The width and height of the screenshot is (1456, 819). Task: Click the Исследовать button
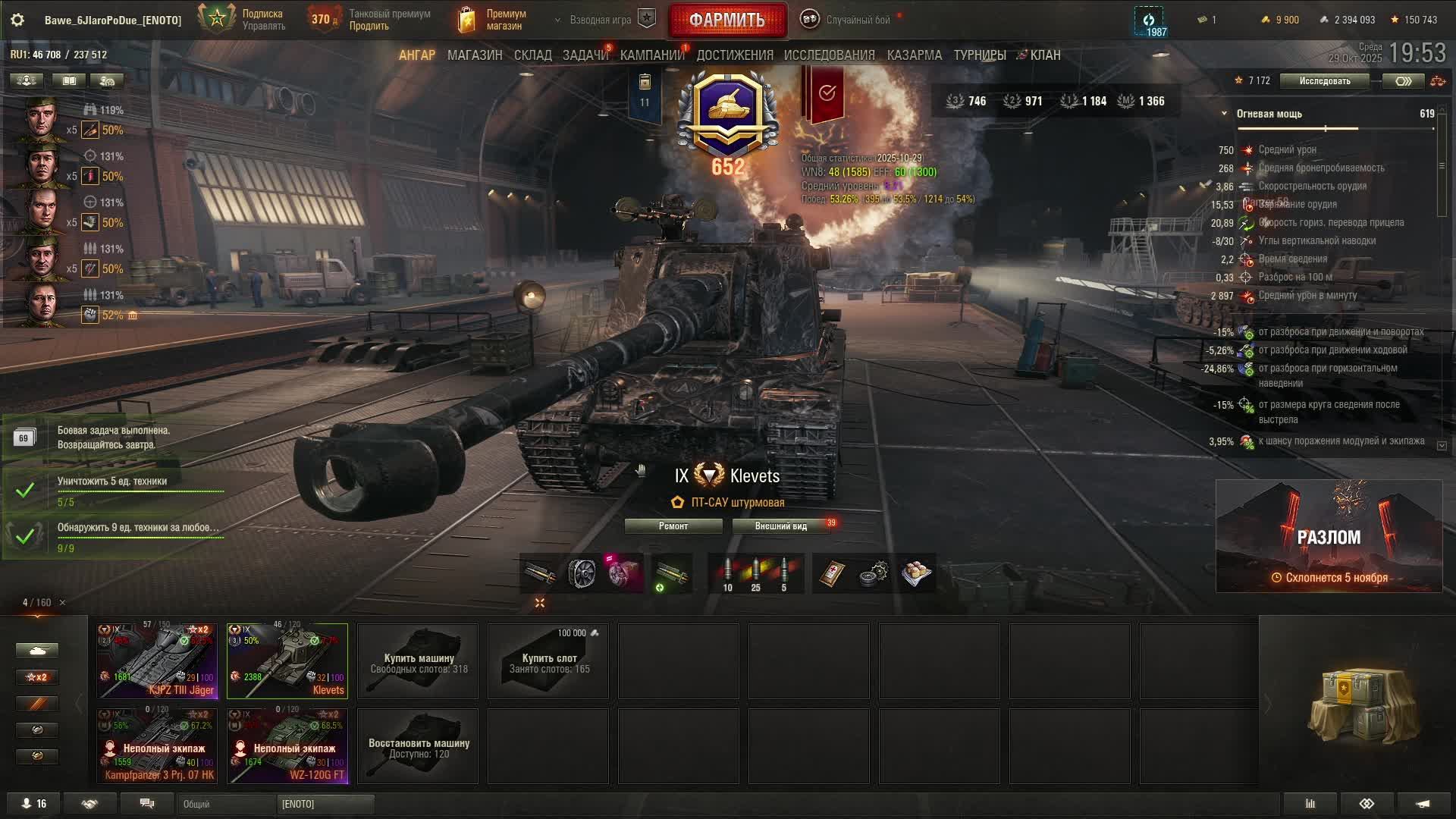[1324, 81]
